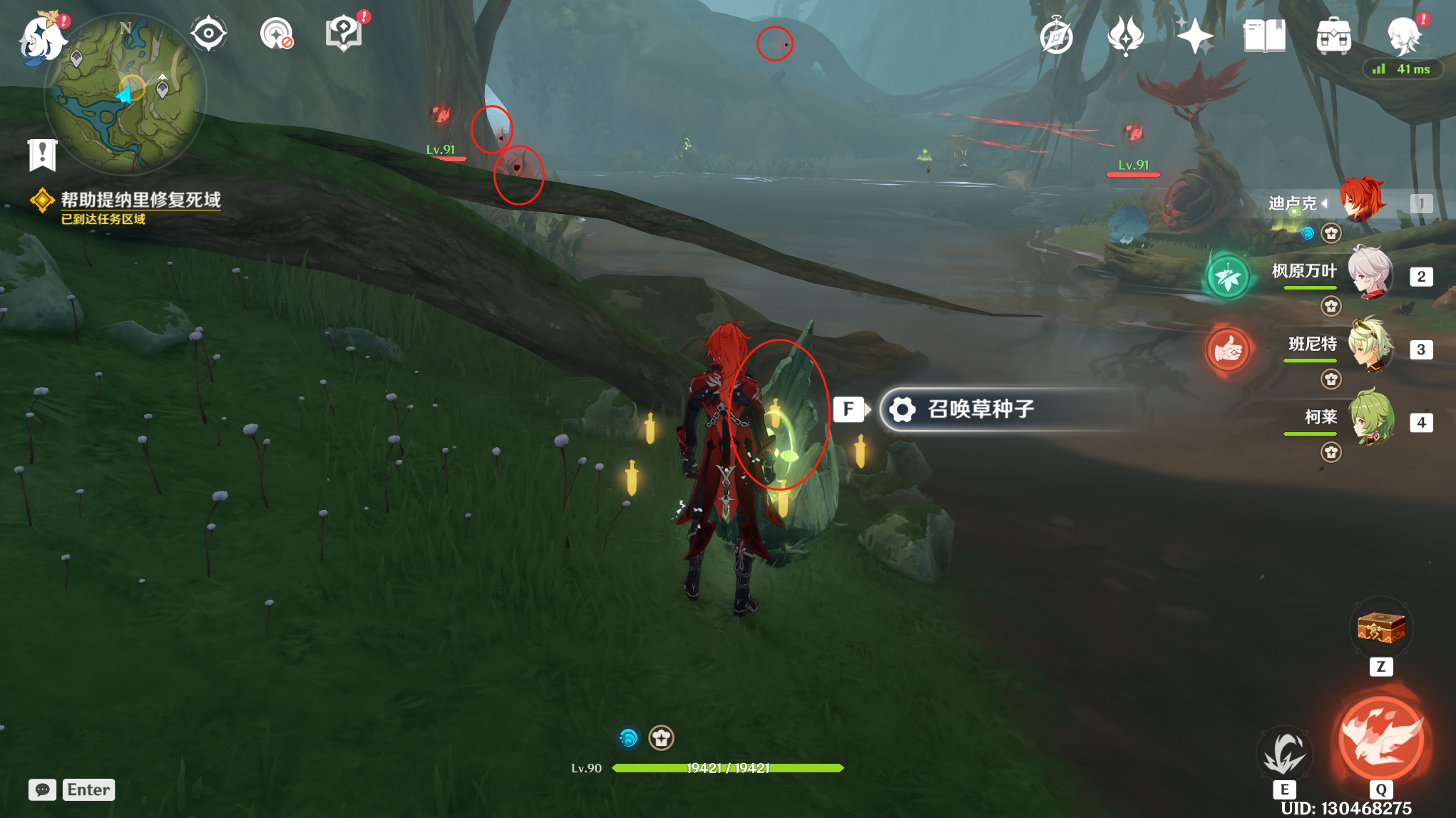Open the circular minimap
1456x818 pixels.
tap(125, 94)
